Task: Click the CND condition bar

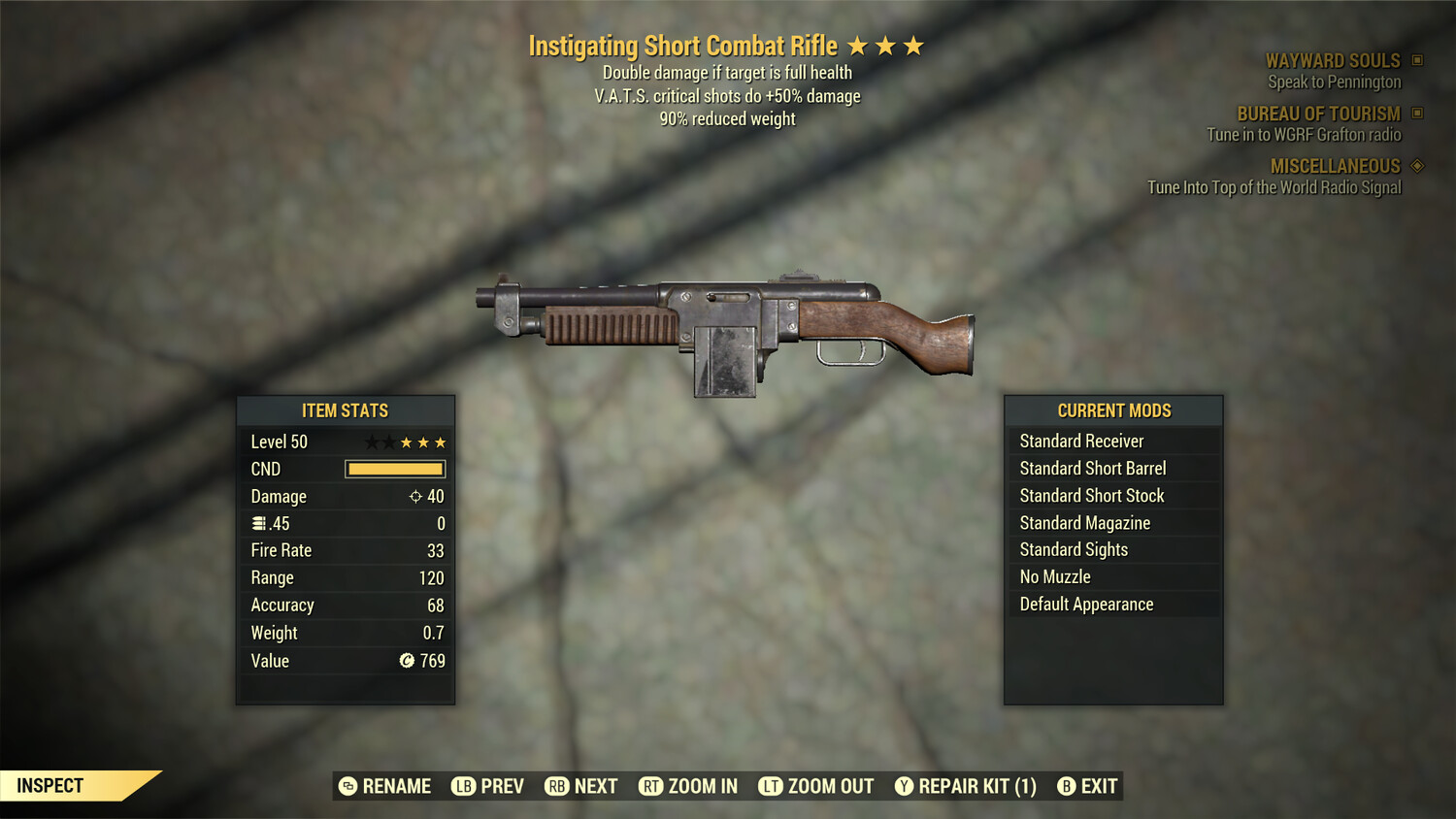Action: coord(394,469)
